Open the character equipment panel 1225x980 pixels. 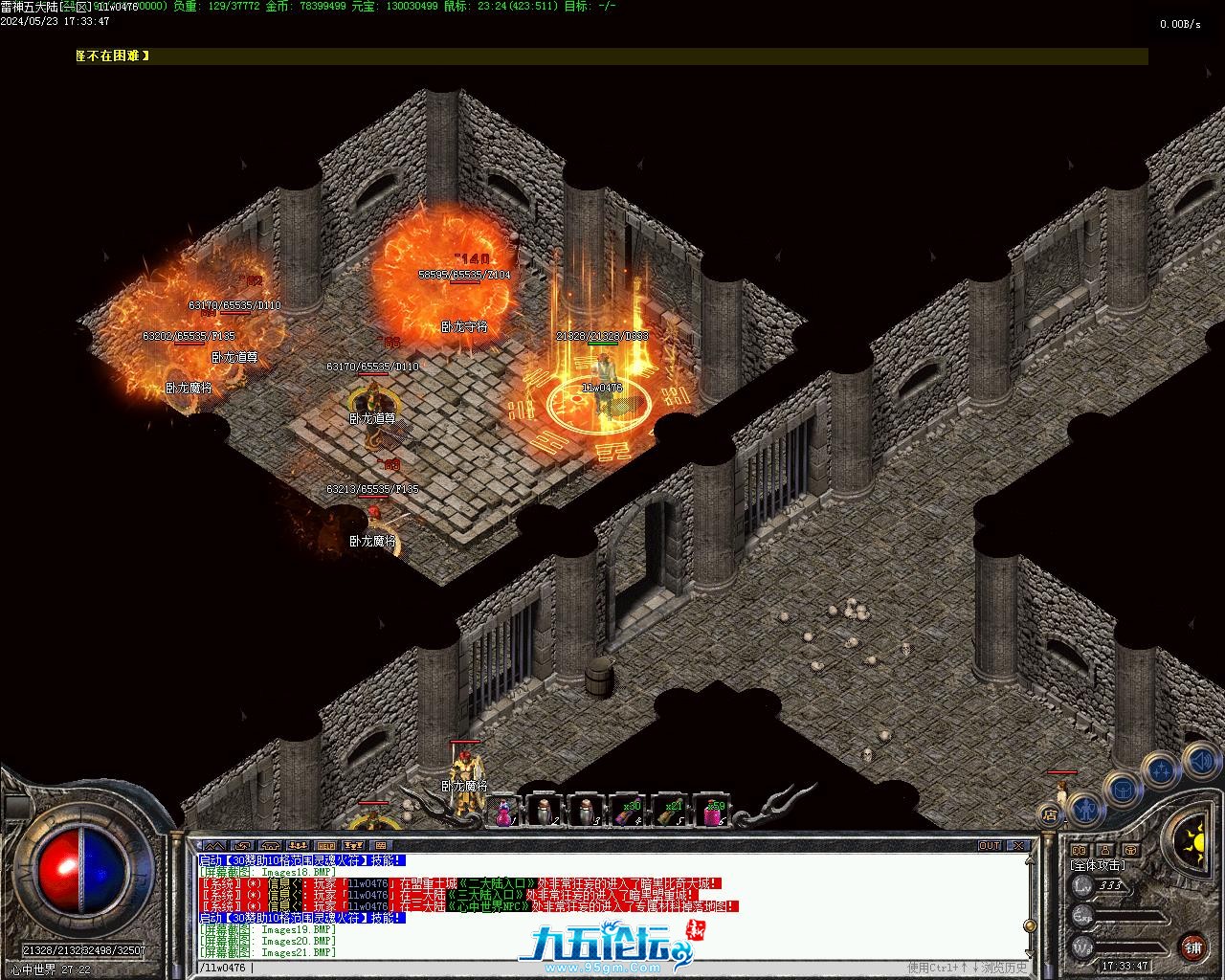[x=1084, y=810]
